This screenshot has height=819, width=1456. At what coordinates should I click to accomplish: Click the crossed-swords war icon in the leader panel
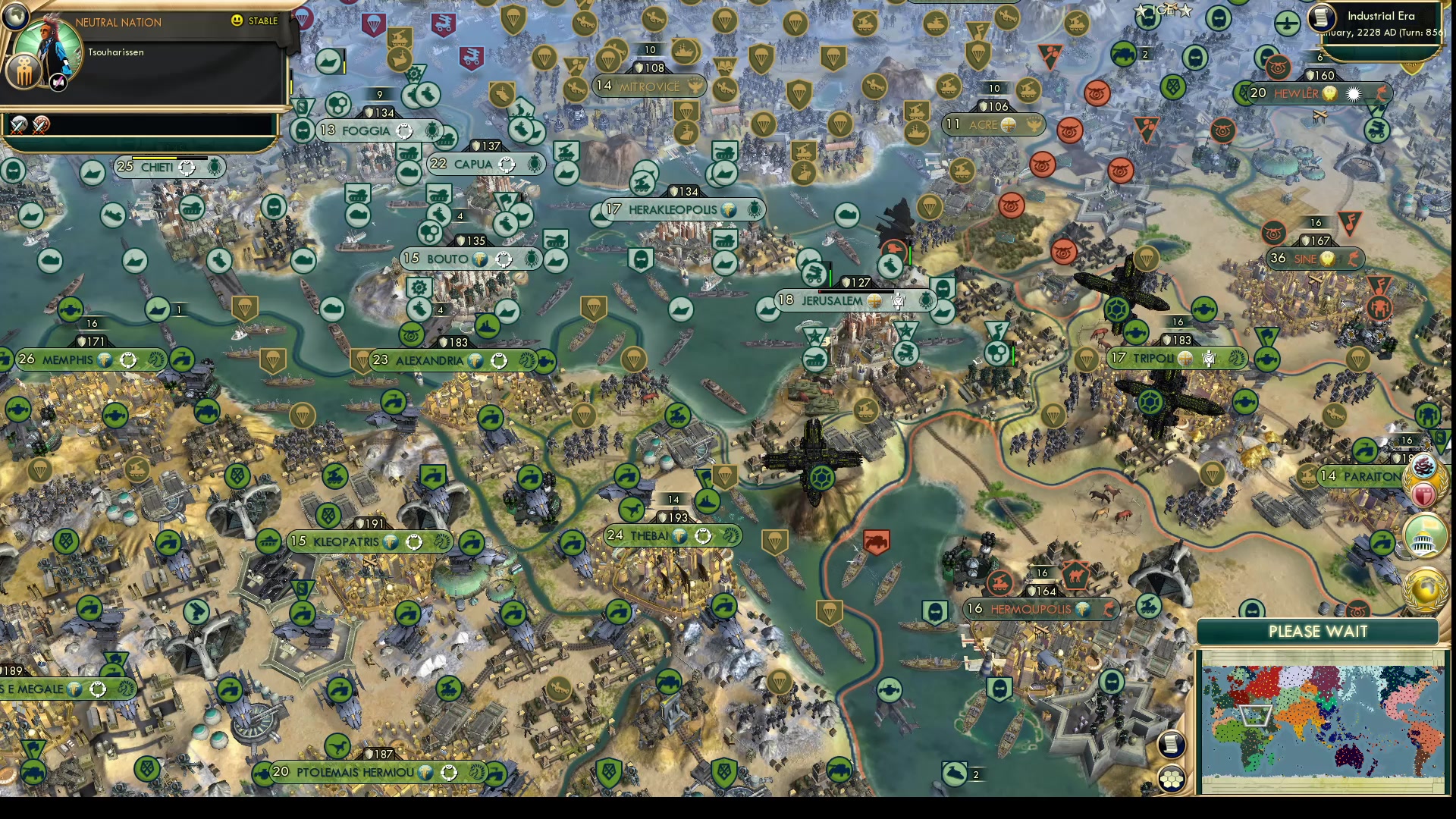(x=18, y=127)
